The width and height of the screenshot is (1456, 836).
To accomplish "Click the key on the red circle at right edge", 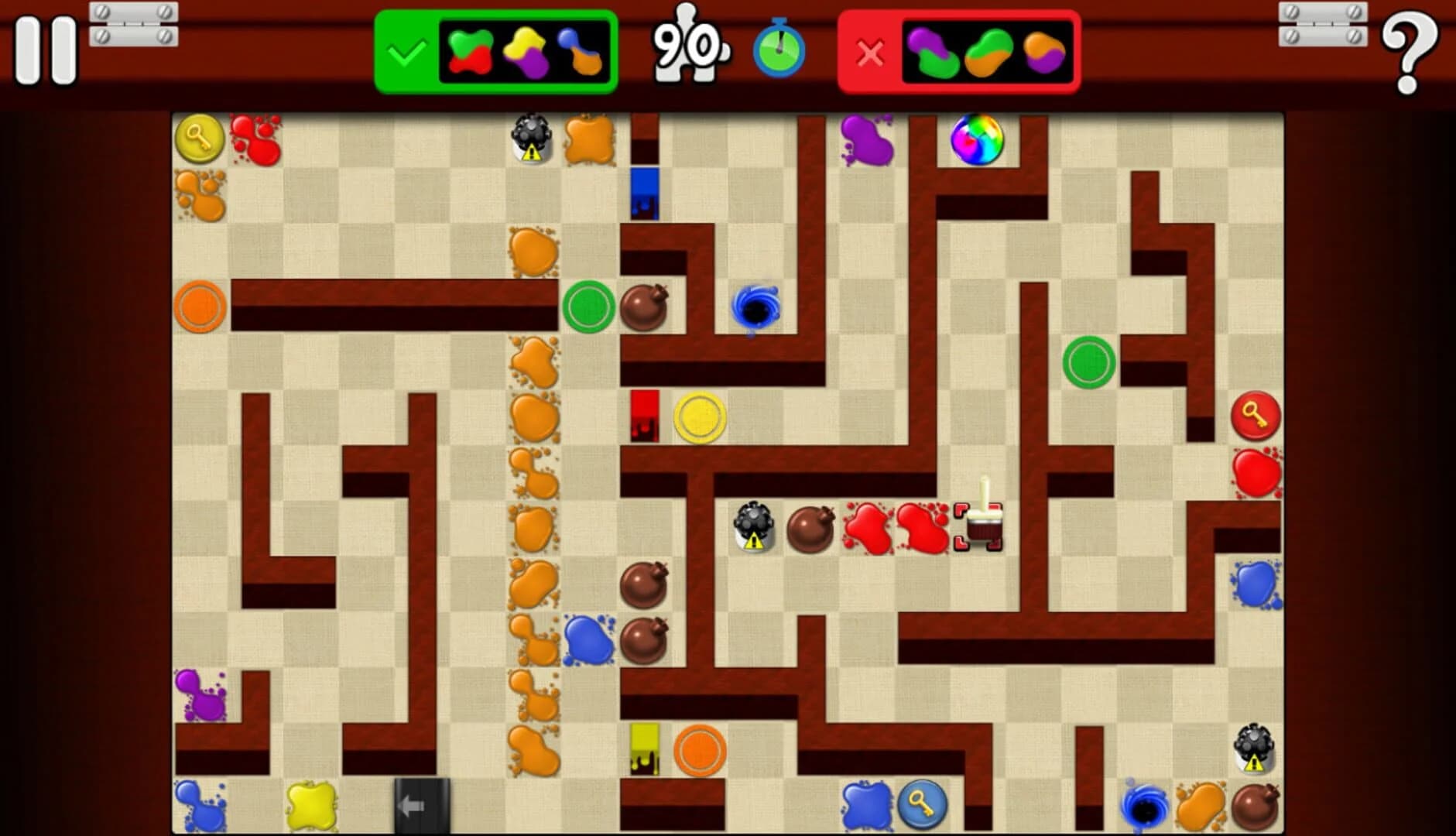I will [1257, 416].
